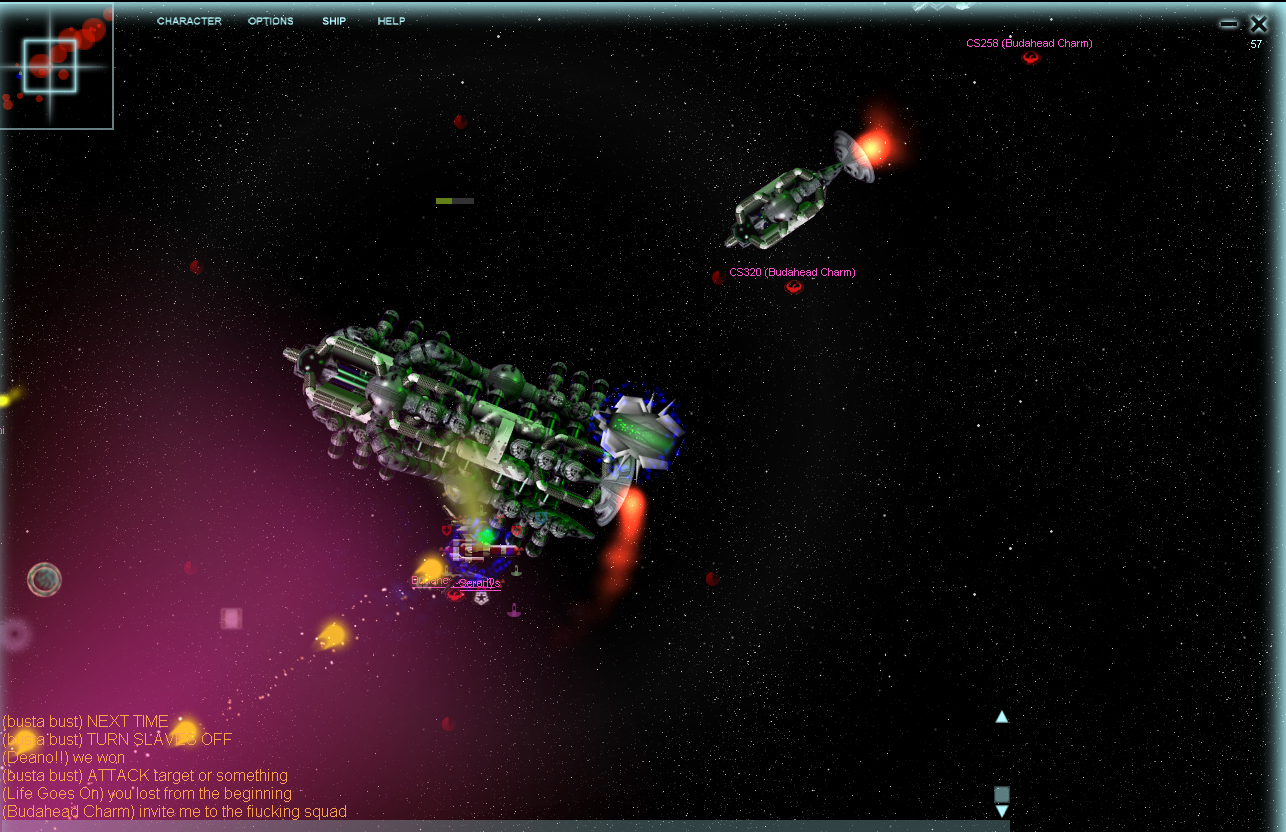Open the HELP menu

click(391, 21)
